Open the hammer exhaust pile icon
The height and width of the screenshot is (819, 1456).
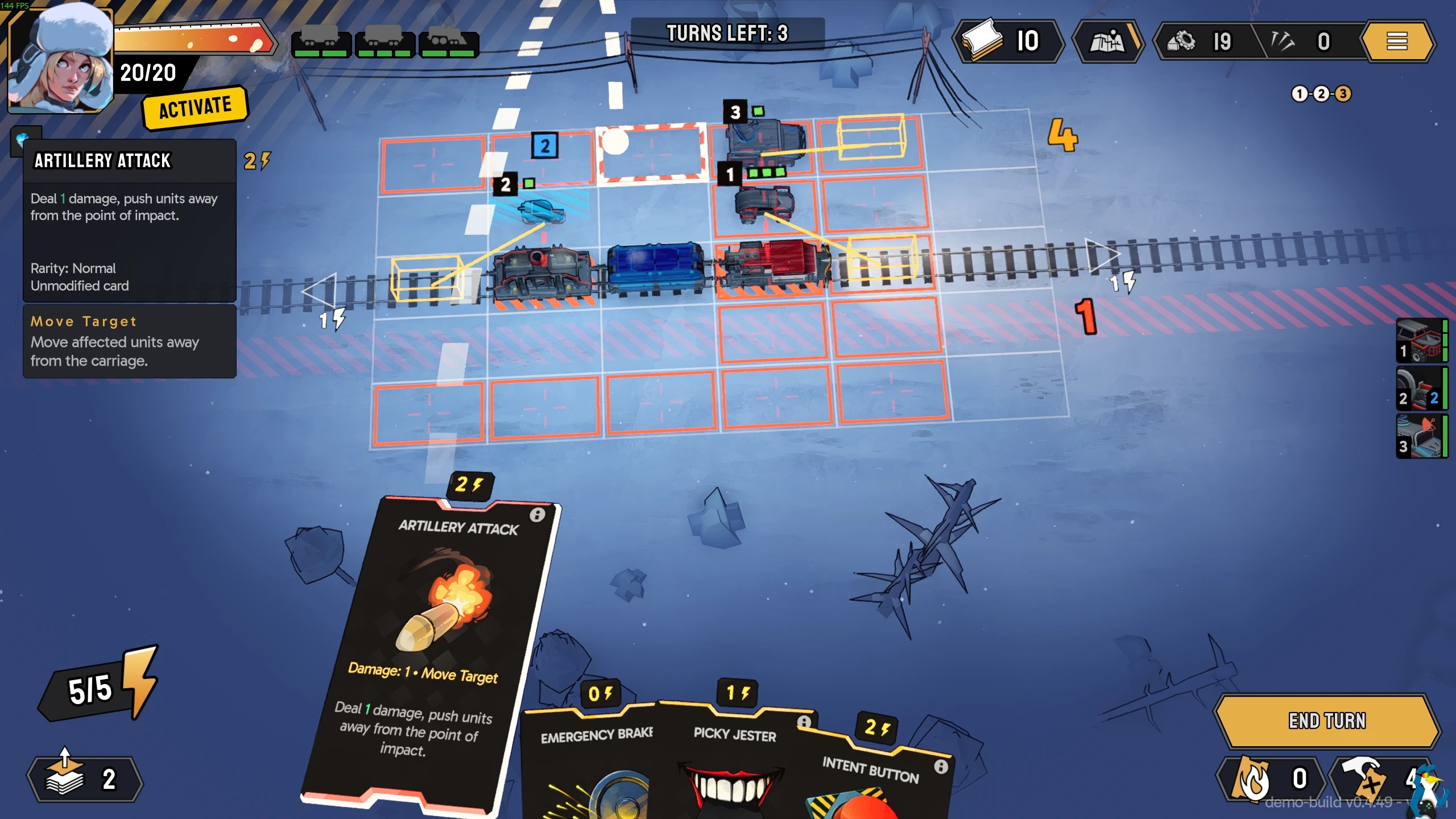coord(1376,778)
